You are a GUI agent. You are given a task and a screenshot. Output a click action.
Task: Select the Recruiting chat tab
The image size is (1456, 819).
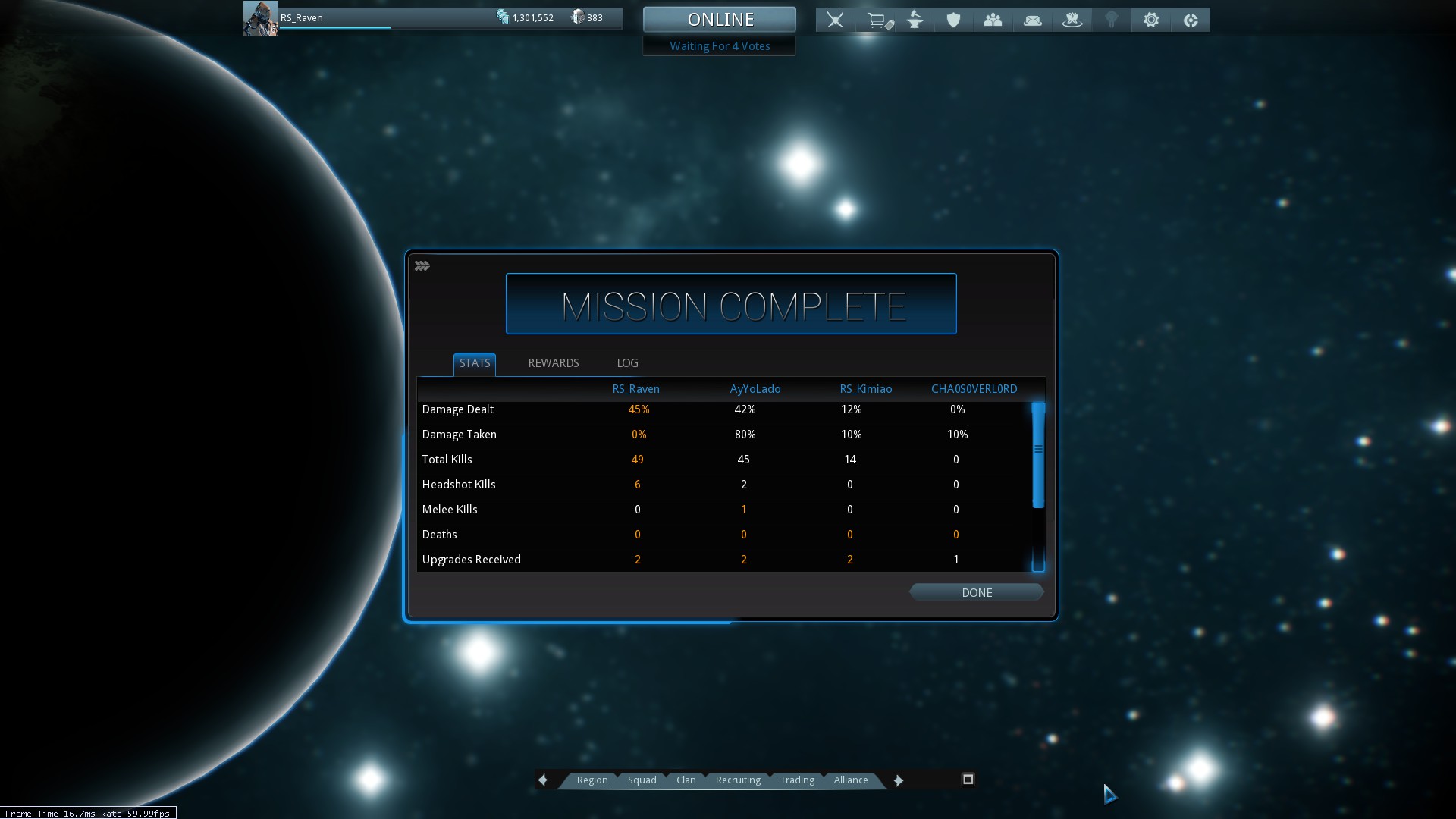point(738,780)
